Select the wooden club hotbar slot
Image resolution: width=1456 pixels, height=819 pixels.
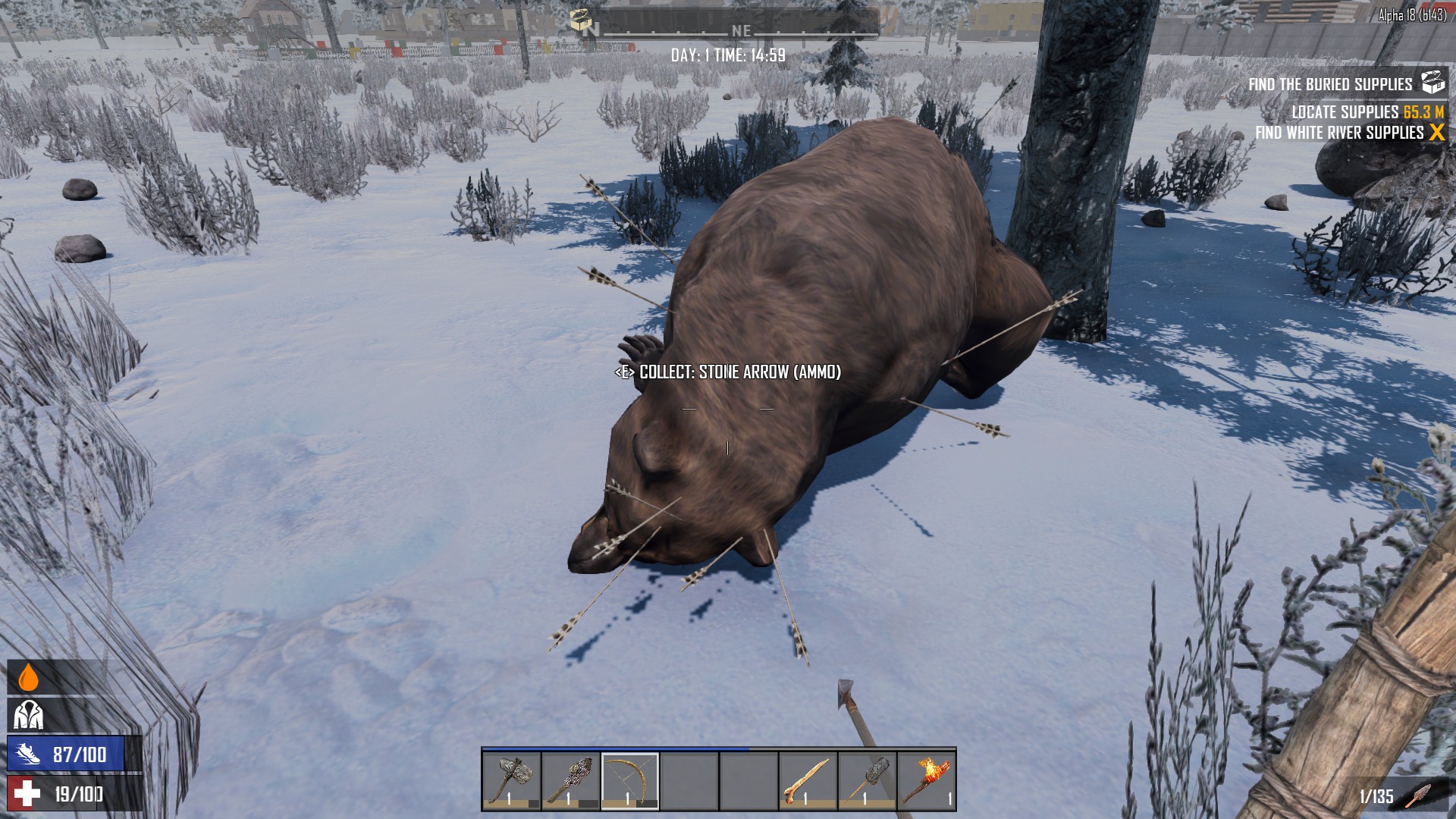570,780
